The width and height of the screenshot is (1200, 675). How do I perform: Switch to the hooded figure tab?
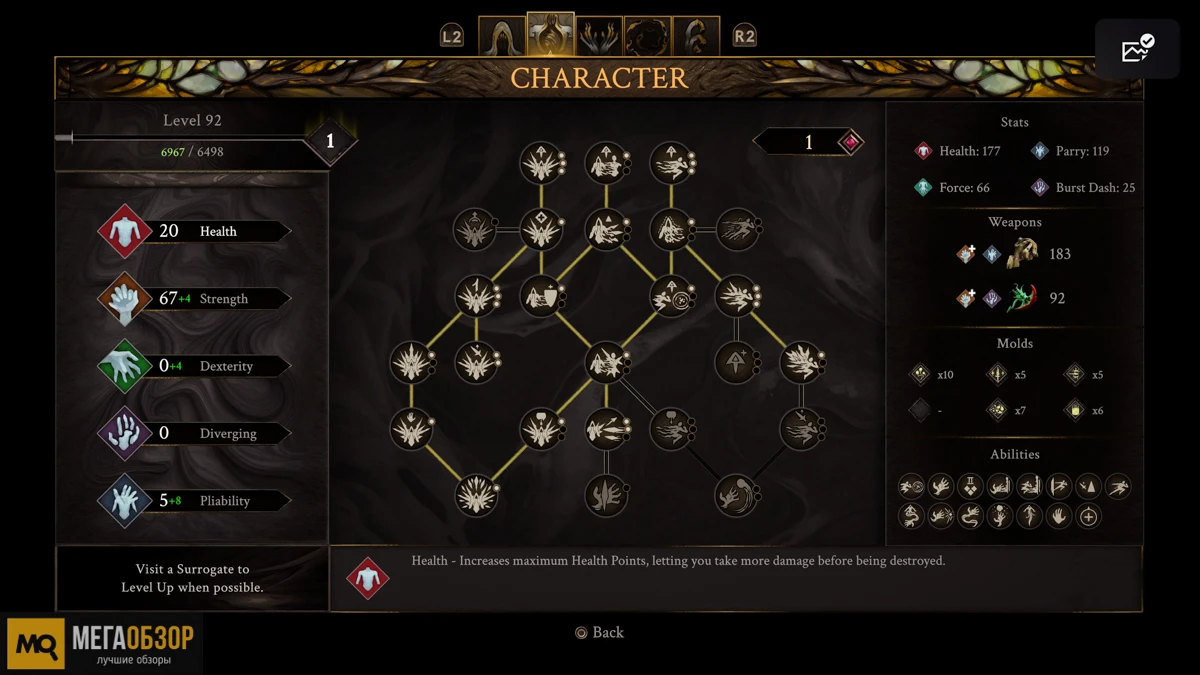[x=502, y=37]
